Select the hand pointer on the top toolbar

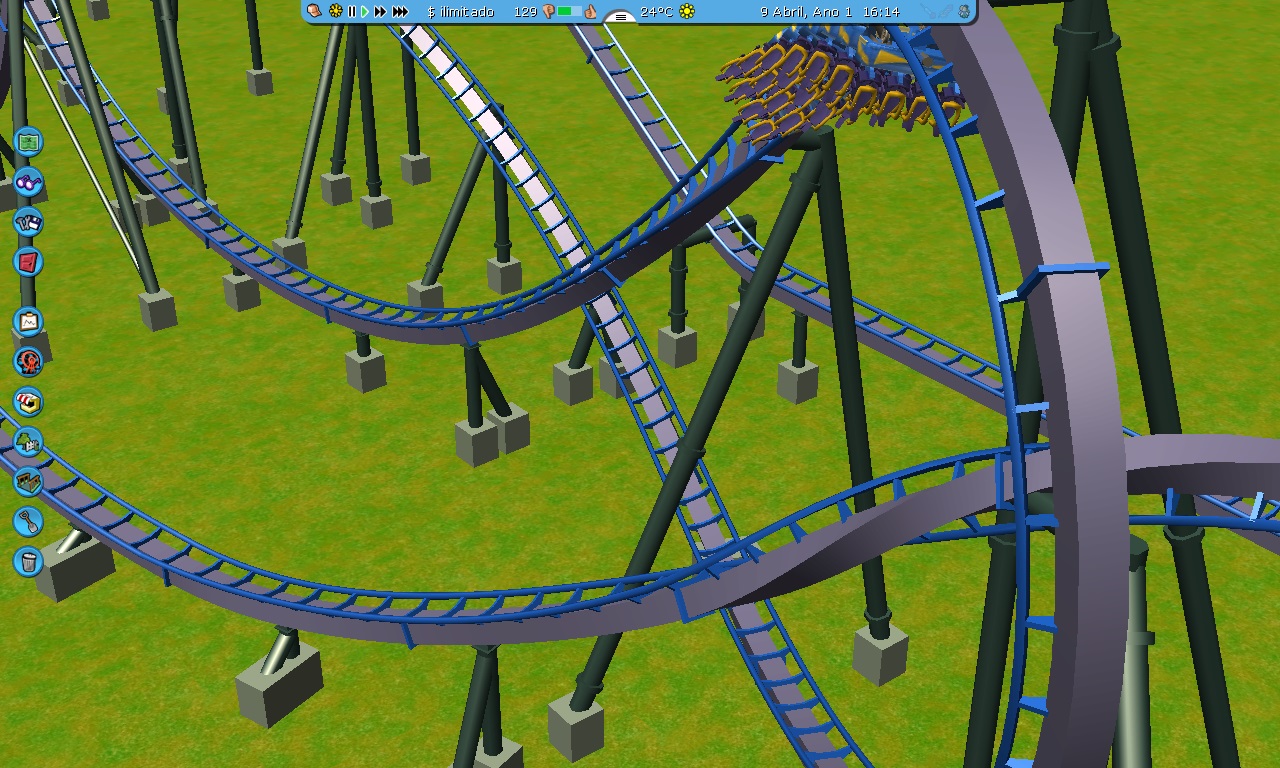pyautogui.click(x=313, y=12)
